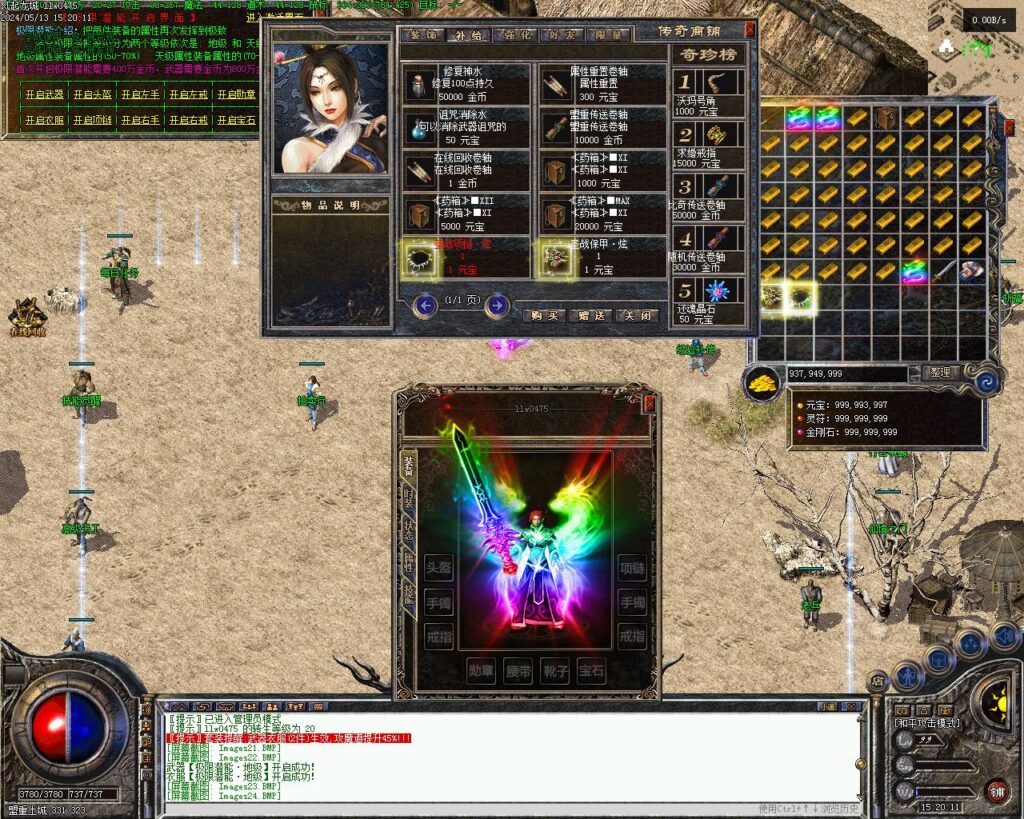Click the 赠送 (Gift) button in the shop
This screenshot has height=819, width=1024.
591,315
